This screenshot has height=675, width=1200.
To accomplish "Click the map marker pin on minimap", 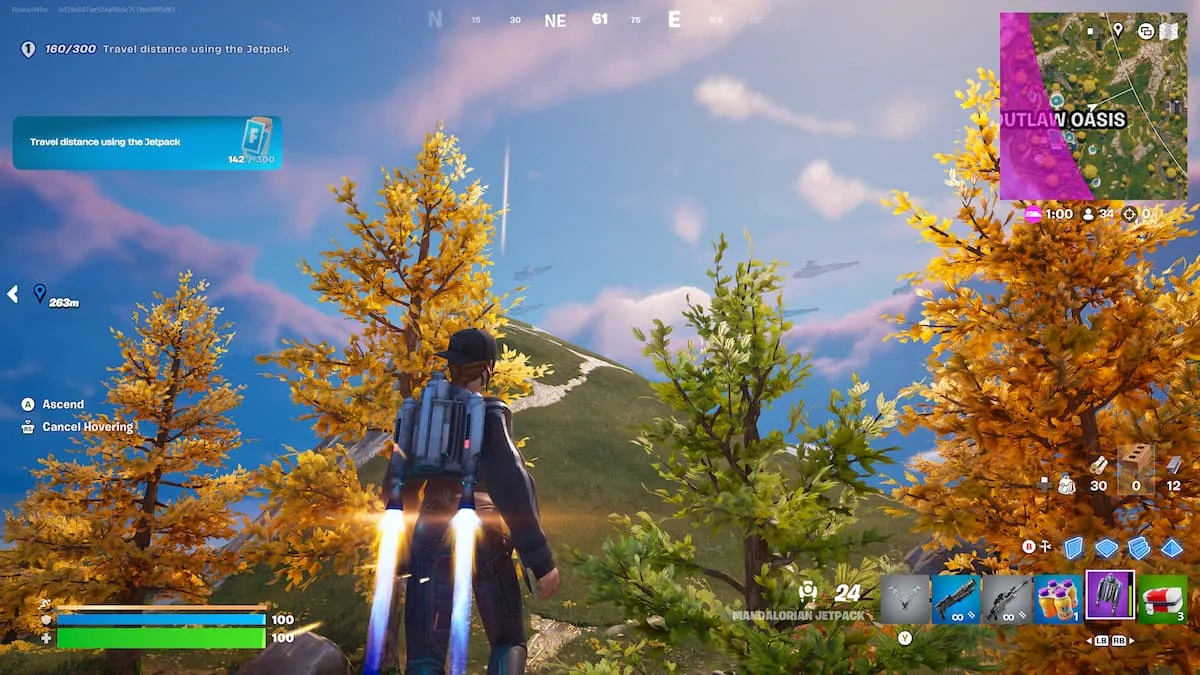I will pyautogui.click(x=1117, y=31).
